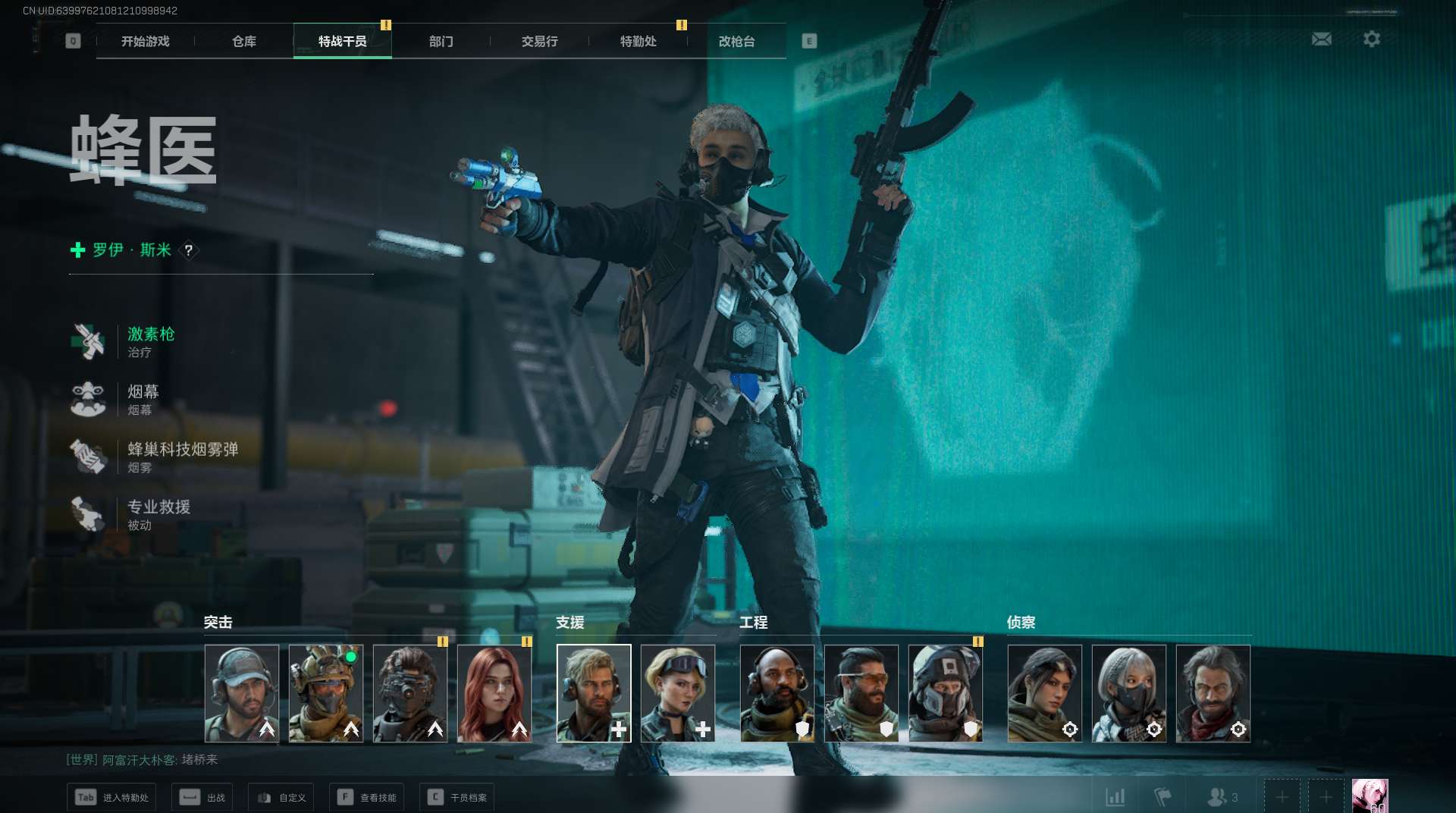
Task: Click the 自定义 button
Action: click(x=281, y=797)
